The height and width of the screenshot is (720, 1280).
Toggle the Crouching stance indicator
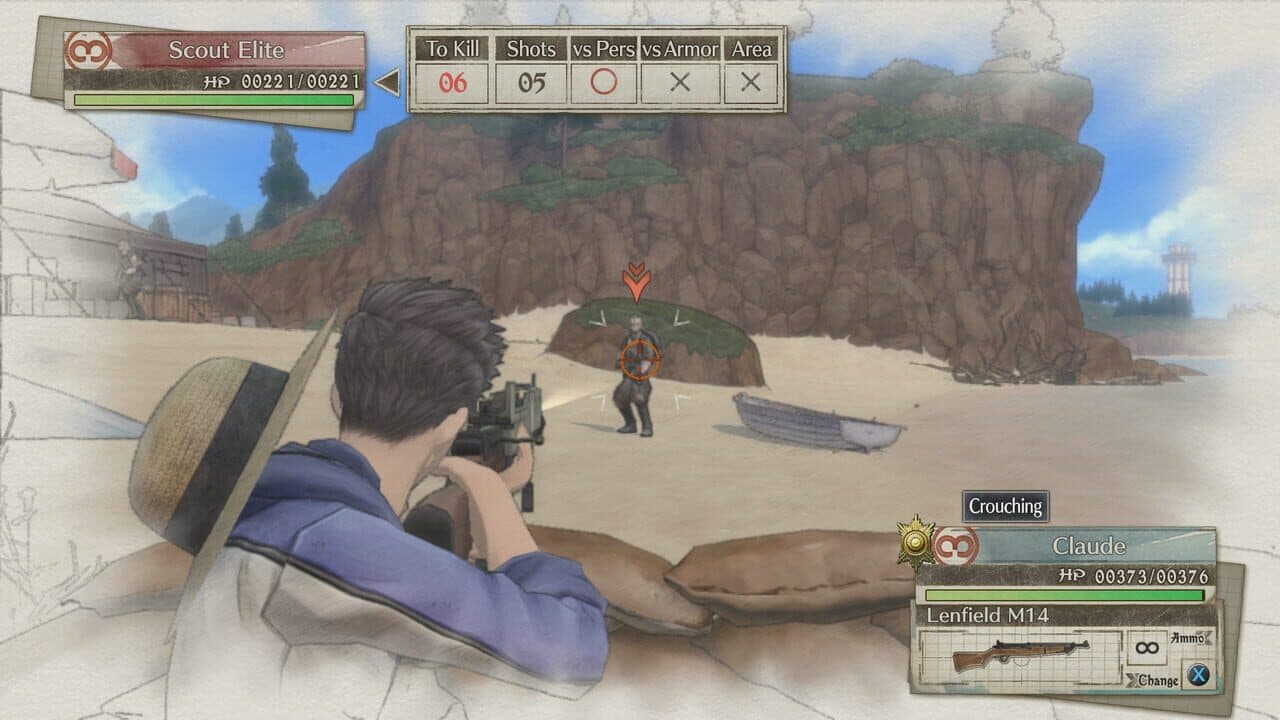[x=1004, y=506]
